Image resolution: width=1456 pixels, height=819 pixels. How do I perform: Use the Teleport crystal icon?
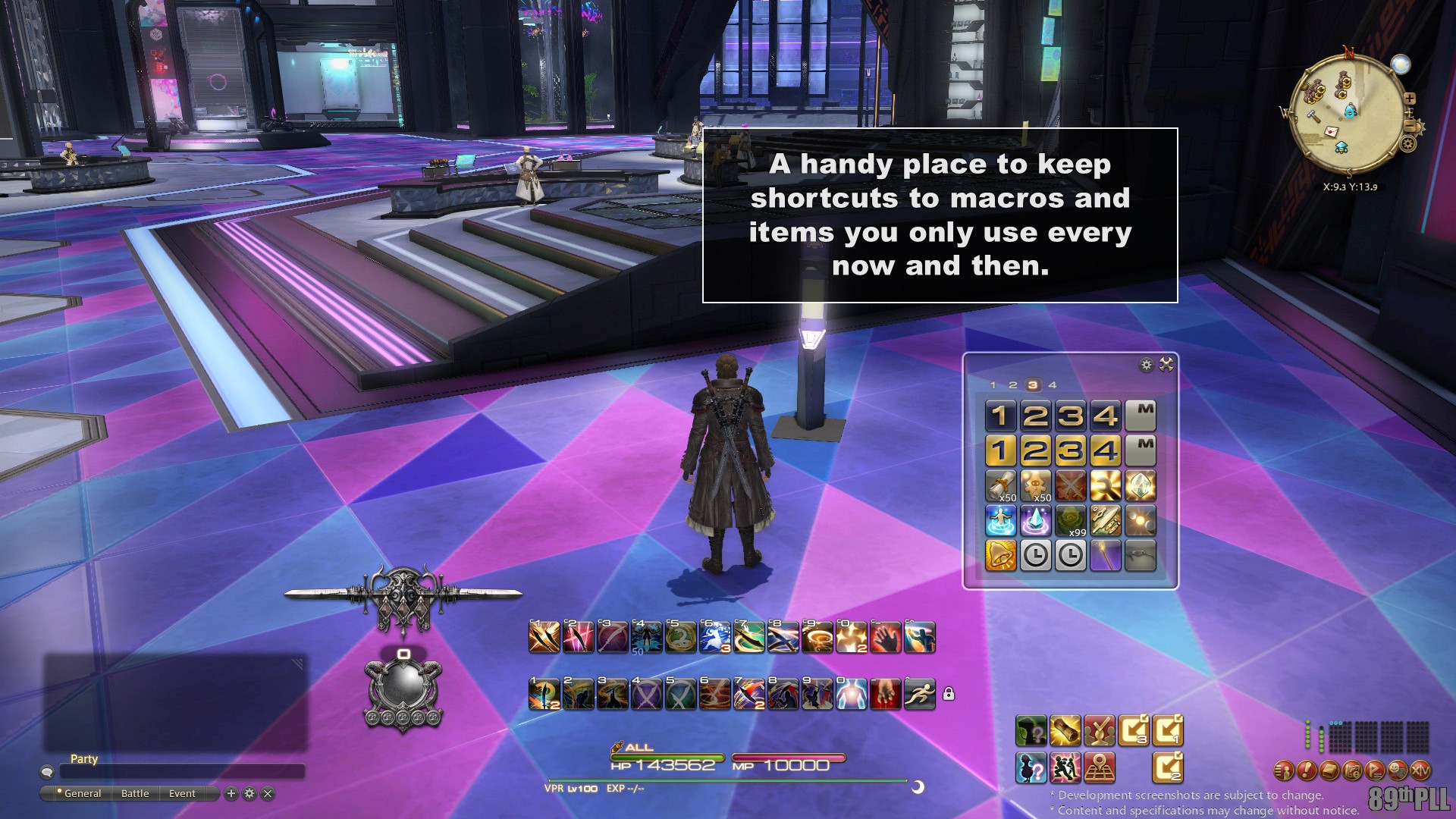coord(1035,521)
